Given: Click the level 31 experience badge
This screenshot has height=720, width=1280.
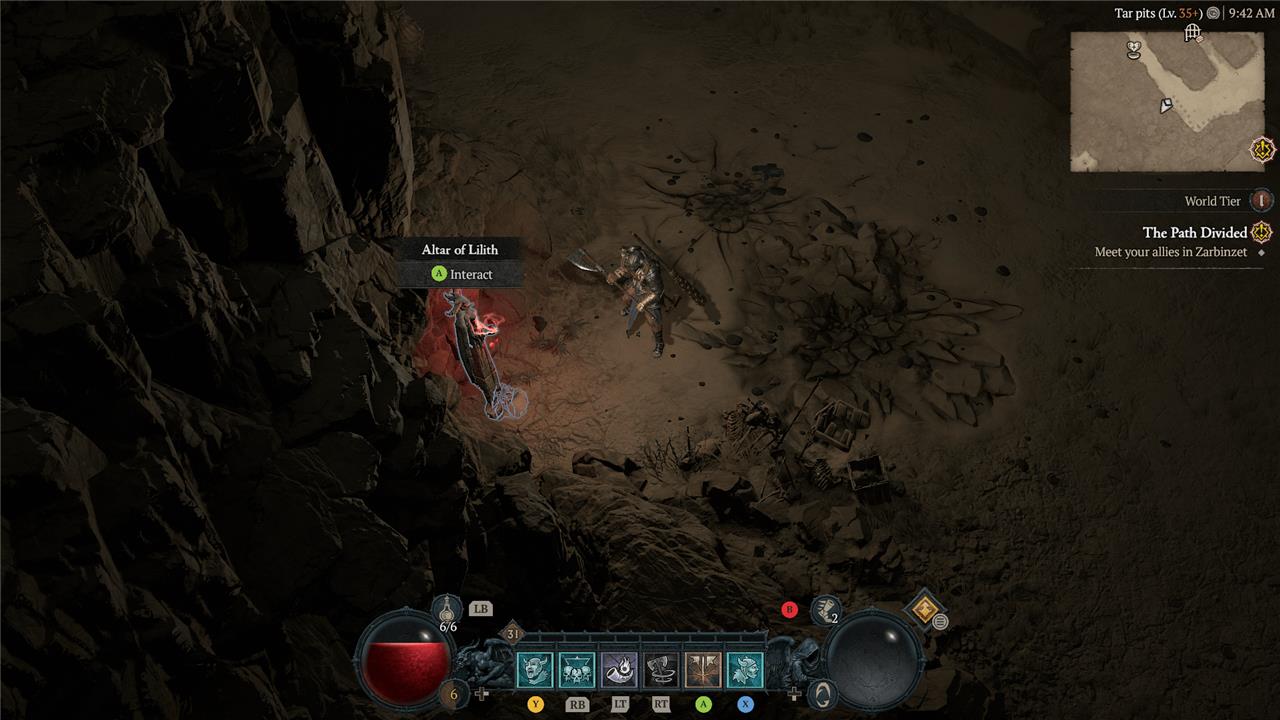Looking at the screenshot, I should pyautogui.click(x=513, y=633).
